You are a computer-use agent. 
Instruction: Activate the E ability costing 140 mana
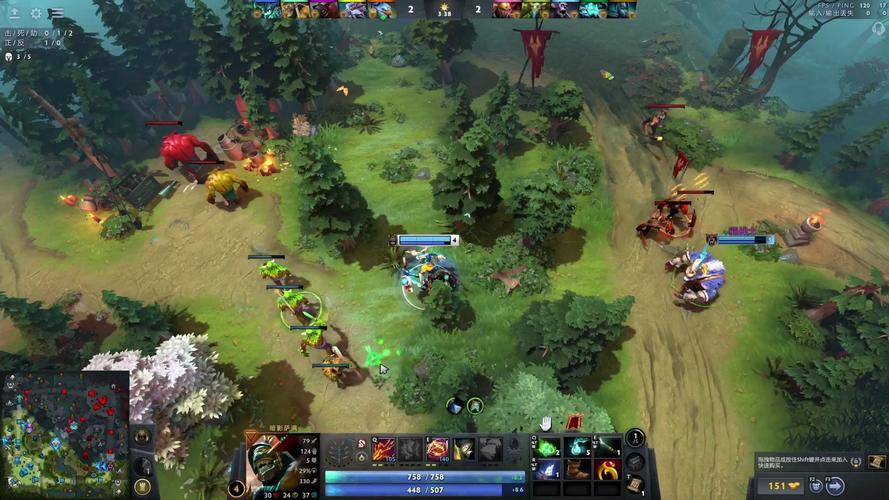(437, 449)
